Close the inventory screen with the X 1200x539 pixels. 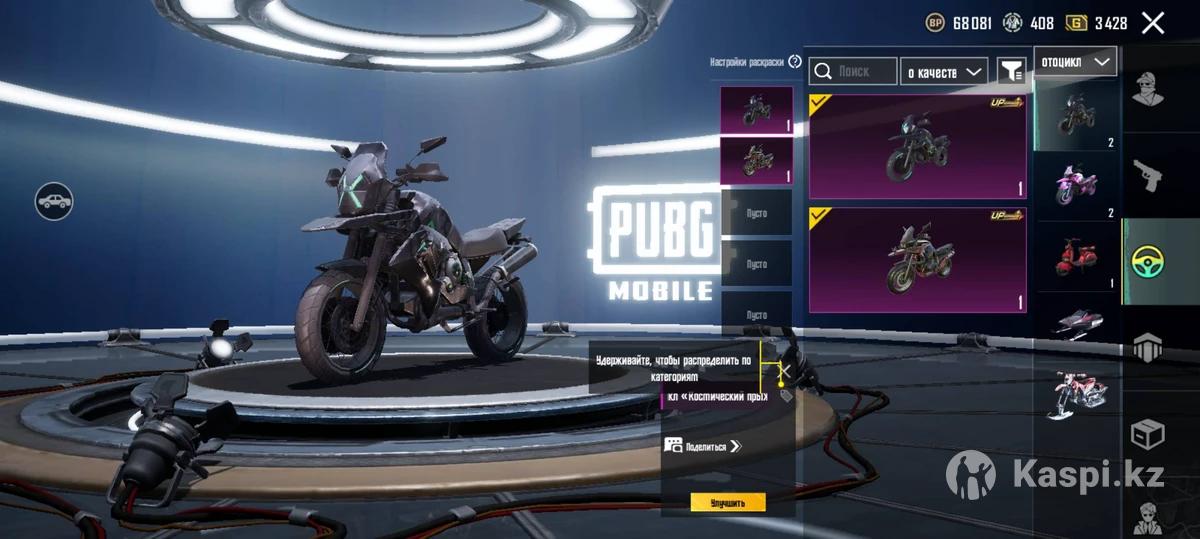1152,23
